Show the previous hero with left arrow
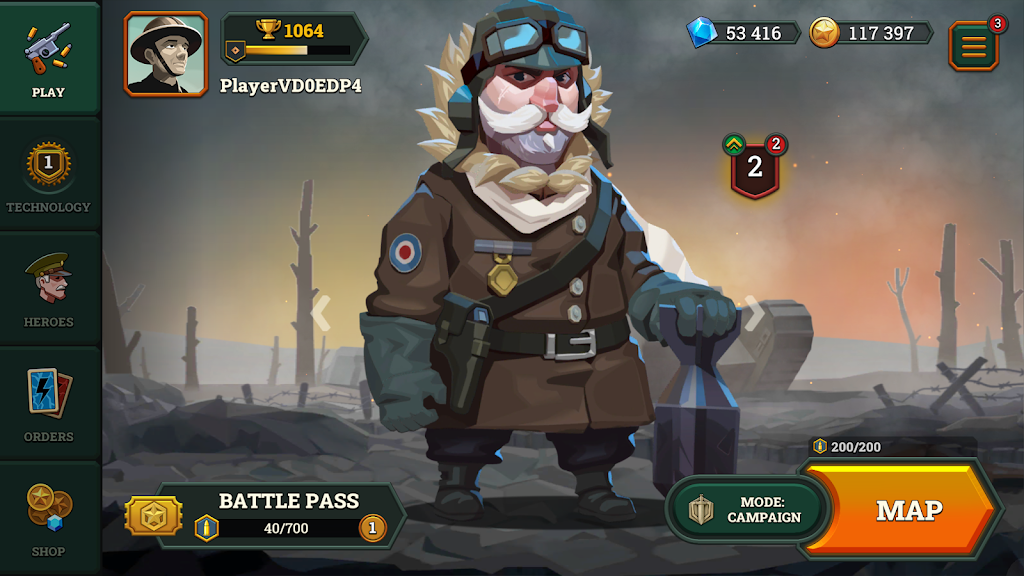This screenshot has height=576, width=1024. (320, 312)
